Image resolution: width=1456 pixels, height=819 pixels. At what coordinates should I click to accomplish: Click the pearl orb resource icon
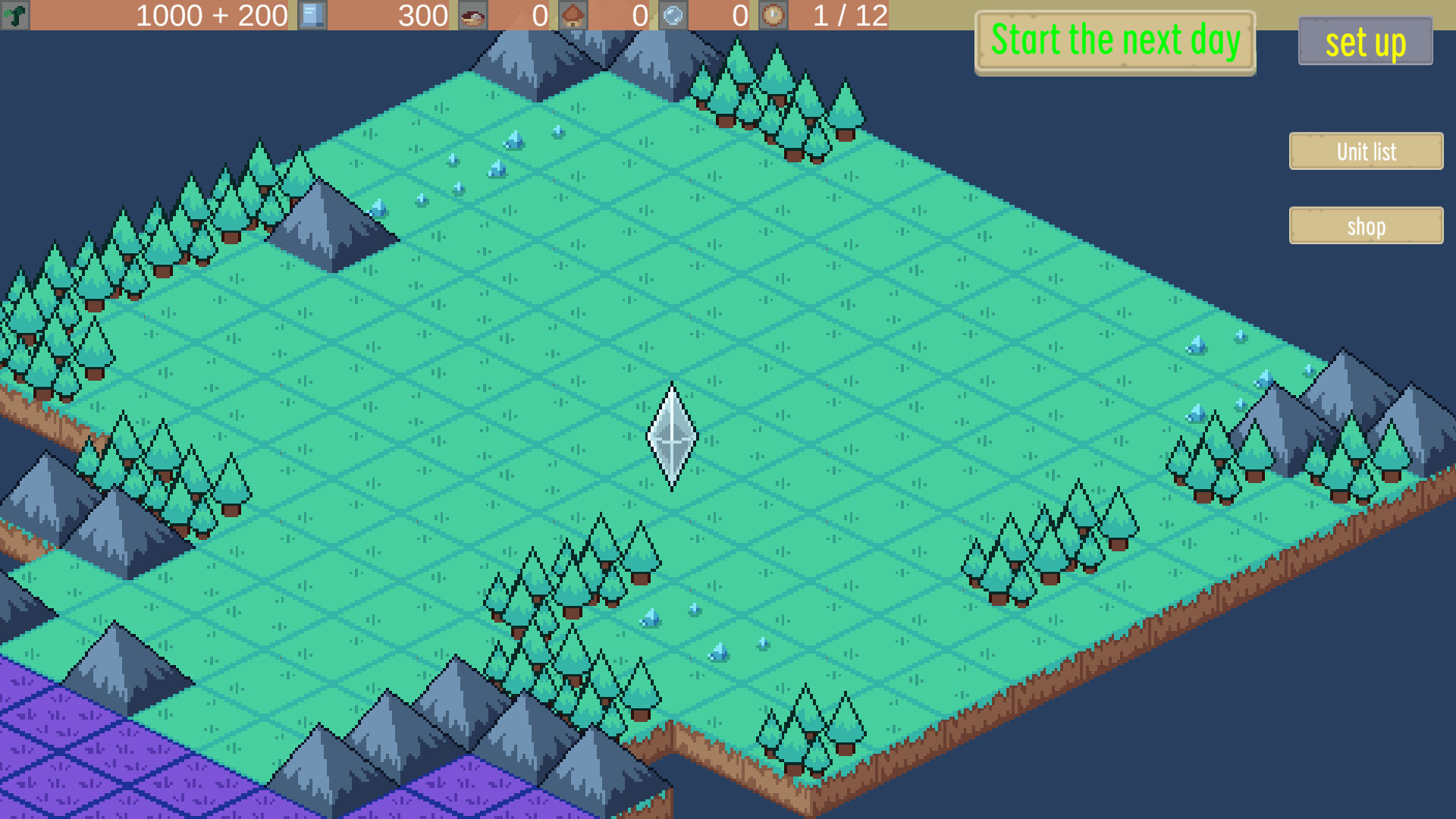(672, 14)
